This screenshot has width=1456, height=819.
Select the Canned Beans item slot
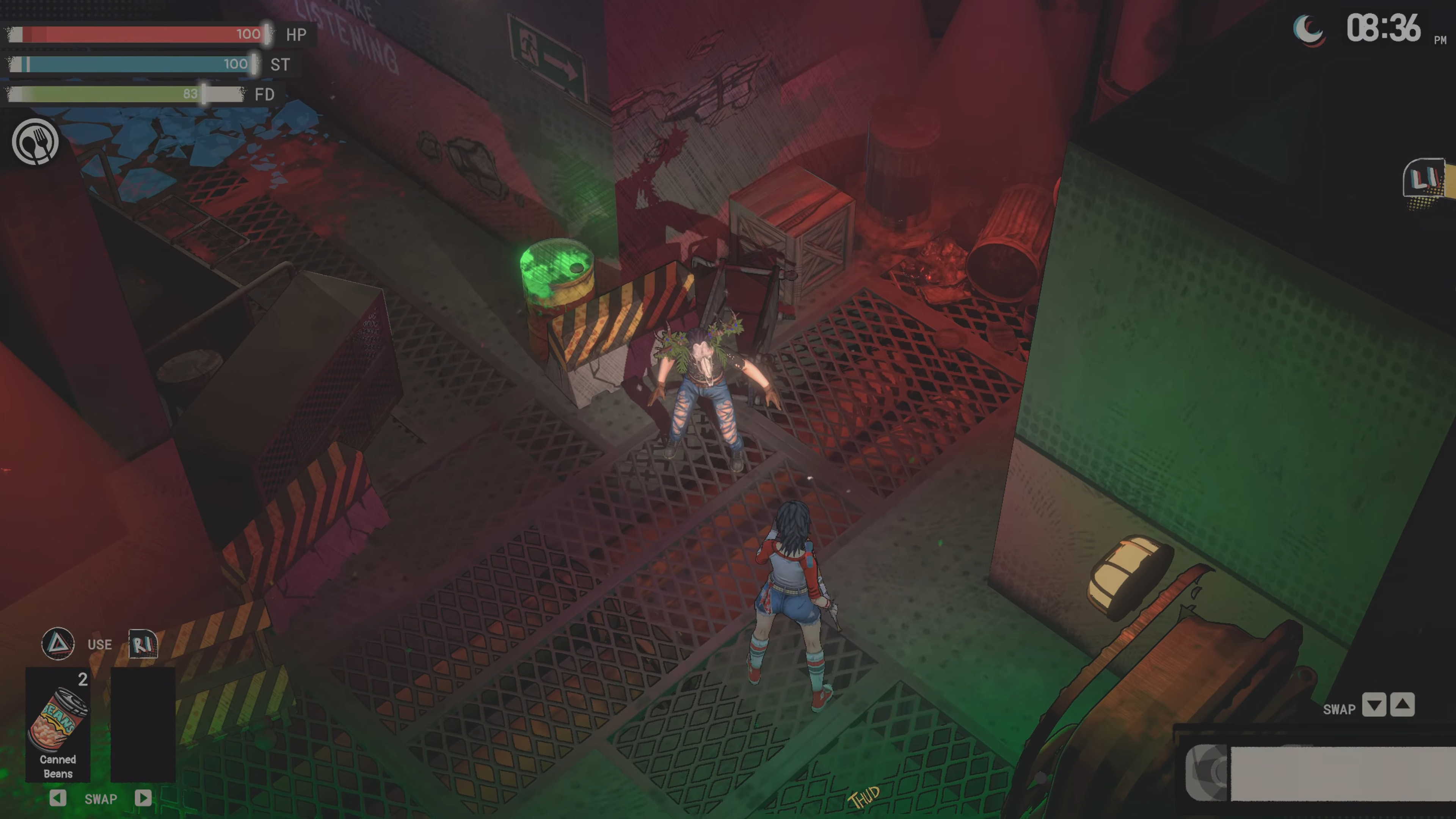[58, 725]
